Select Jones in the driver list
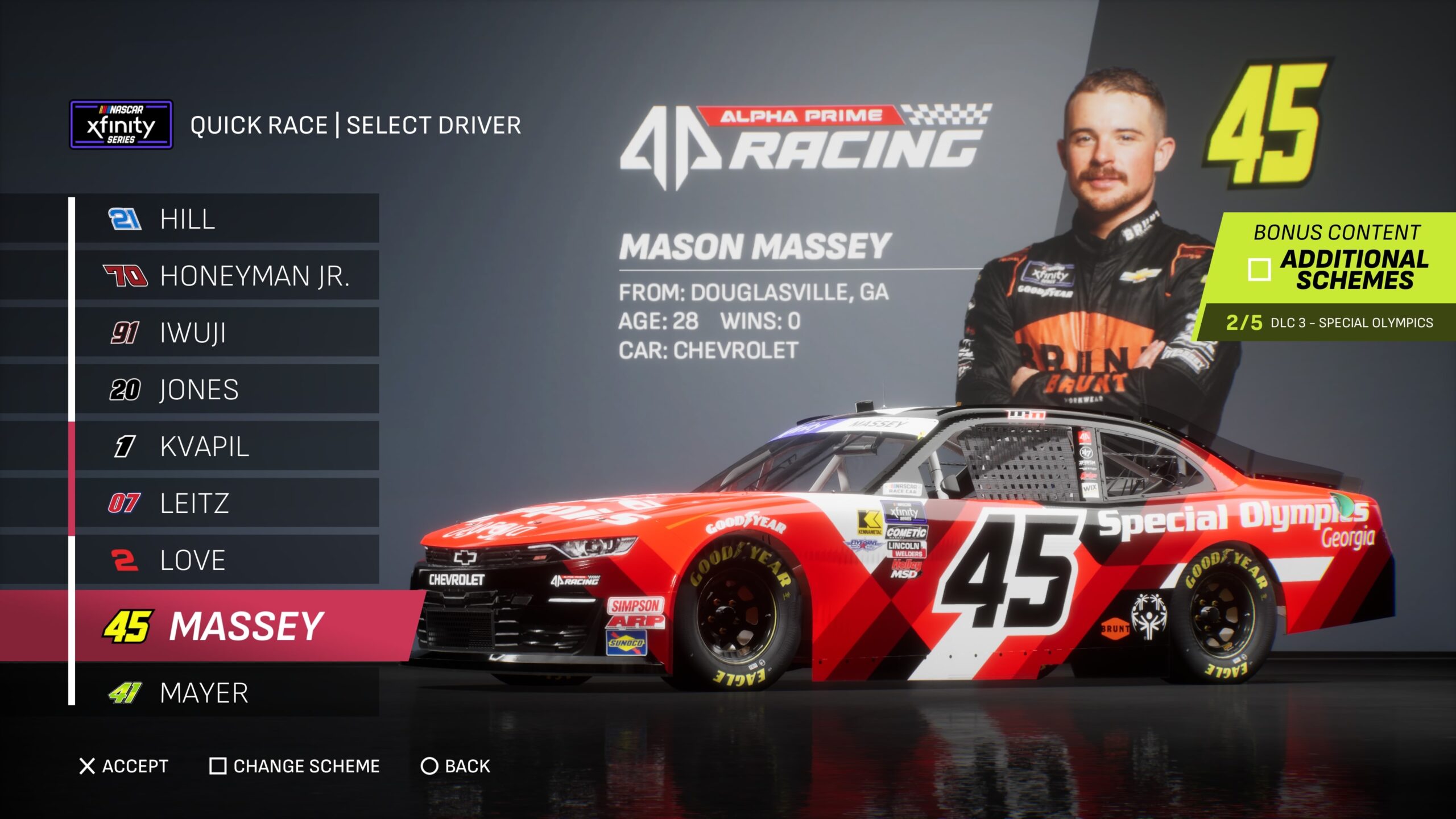This screenshot has width=1456, height=819. pos(226,390)
